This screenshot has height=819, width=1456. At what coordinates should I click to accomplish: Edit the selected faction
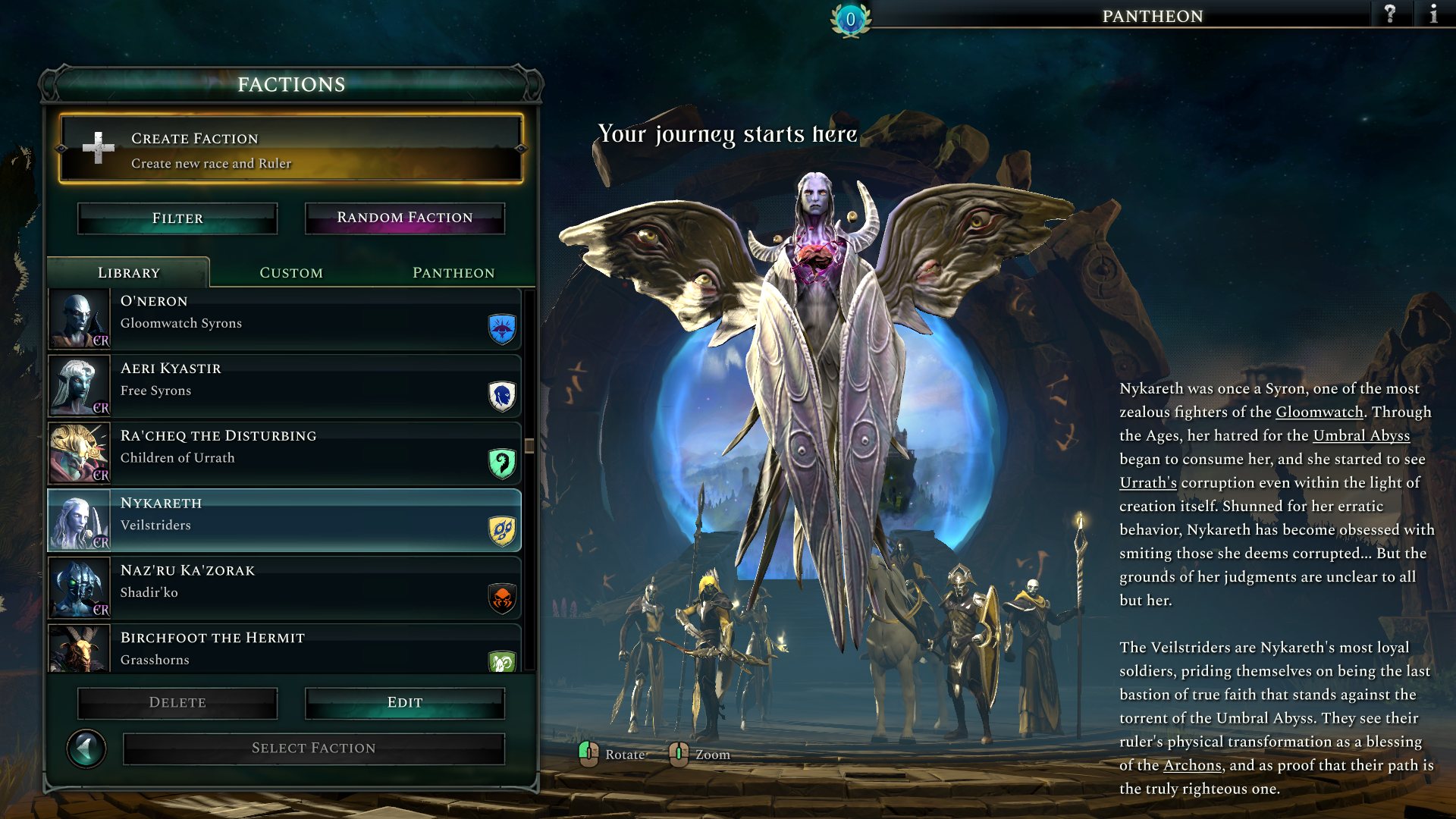tap(405, 703)
